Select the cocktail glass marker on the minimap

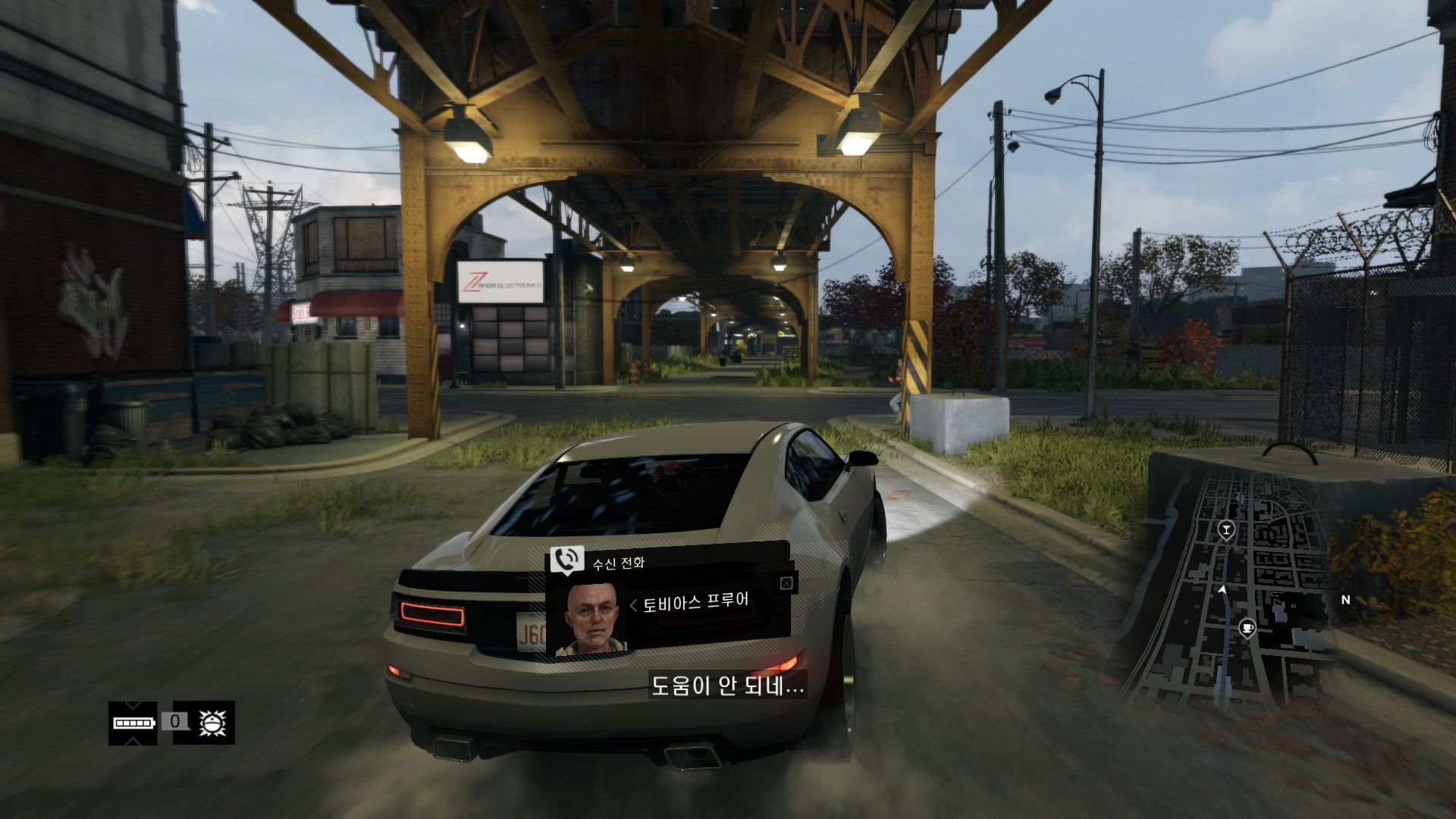click(1225, 529)
